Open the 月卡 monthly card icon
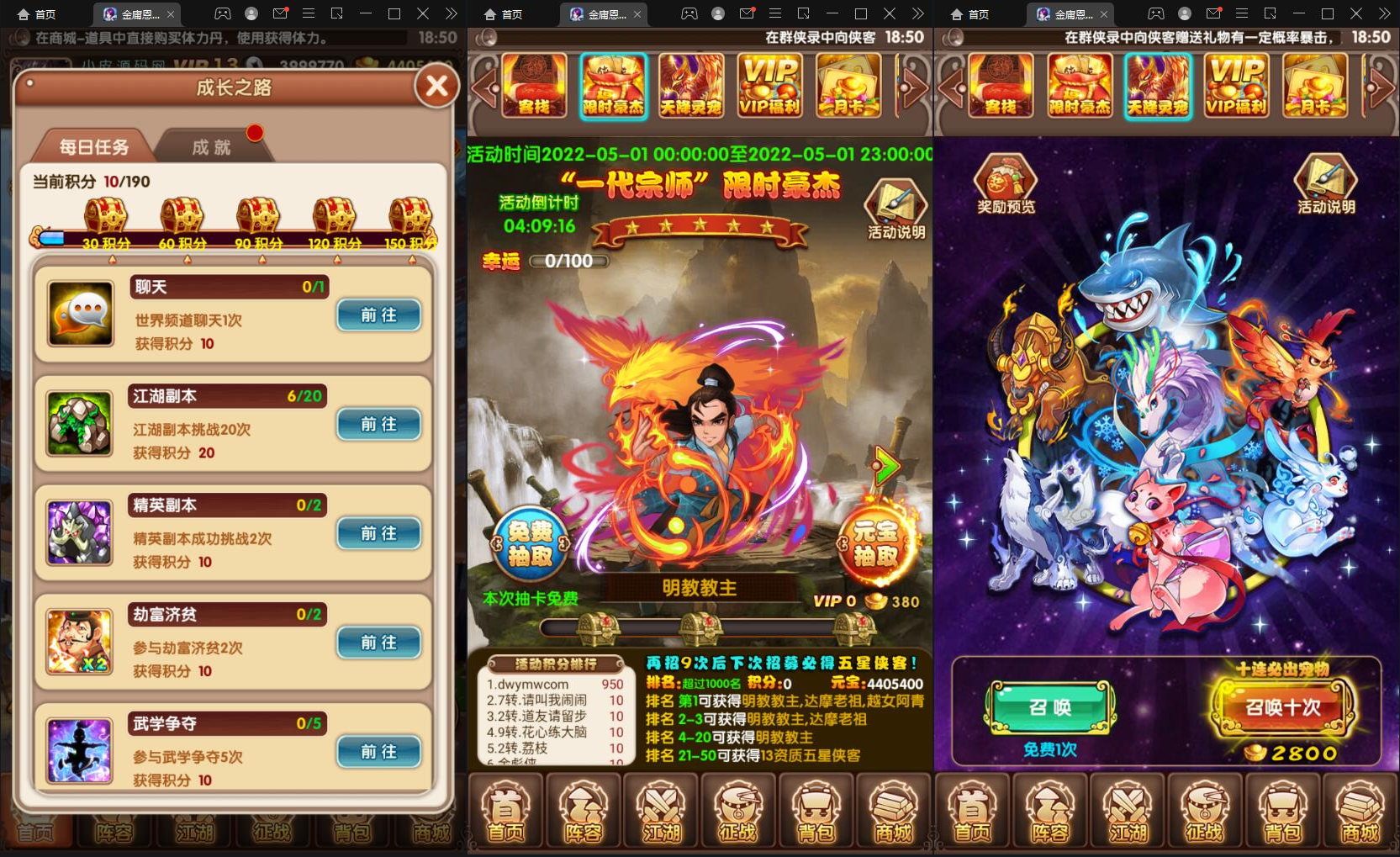Image resolution: width=1400 pixels, height=857 pixels. (x=848, y=87)
